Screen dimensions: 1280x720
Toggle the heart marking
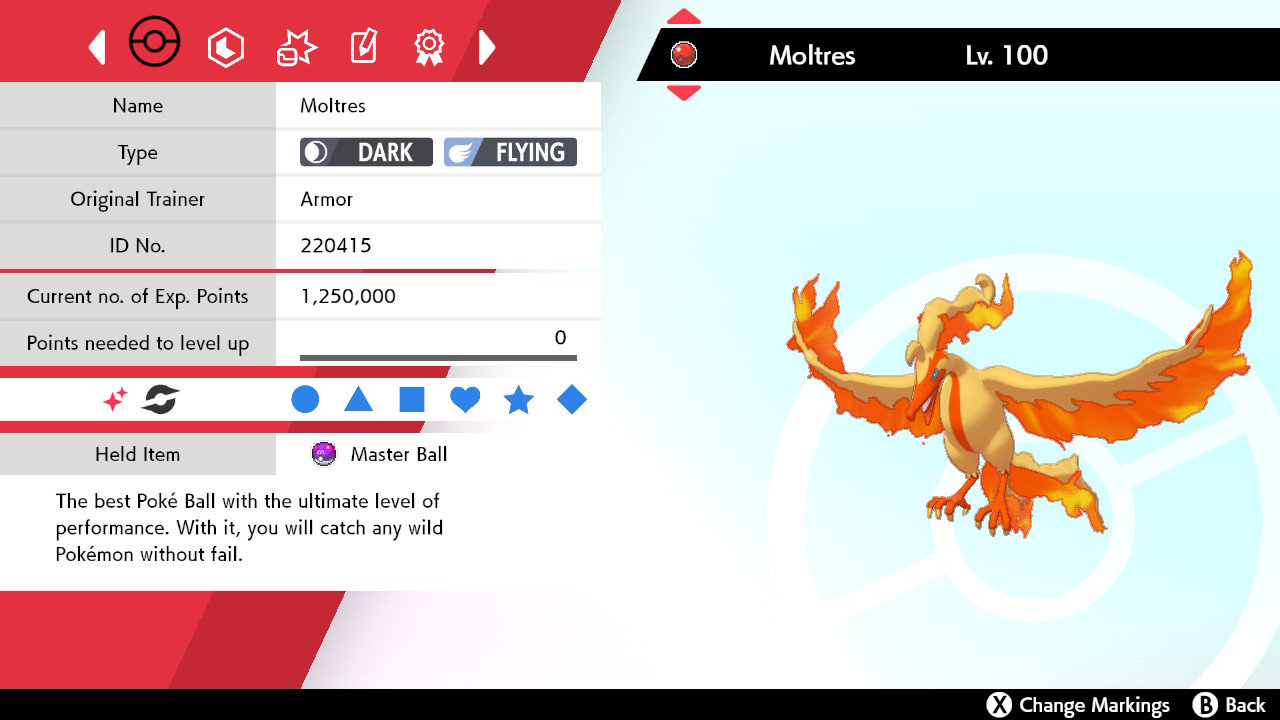click(x=465, y=399)
